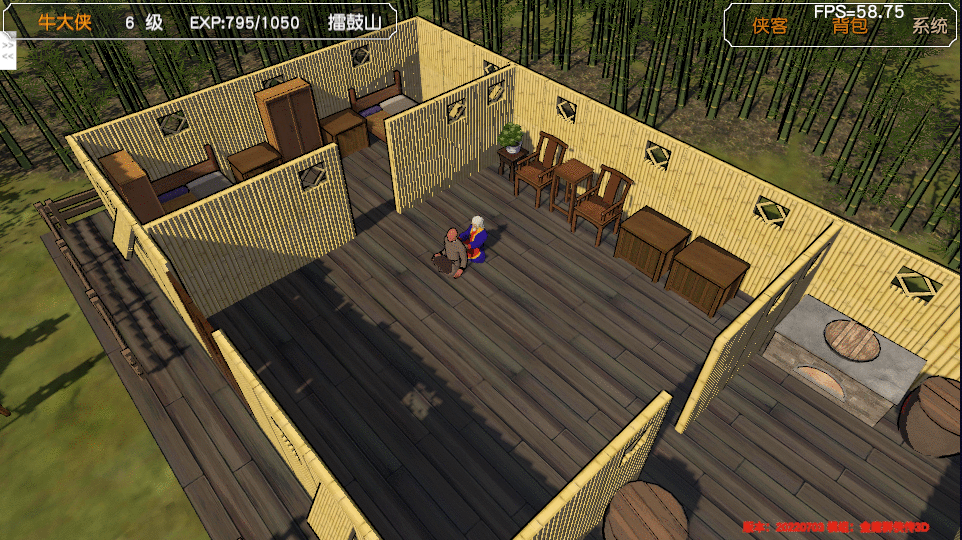Image resolution: width=962 pixels, height=540 pixels.
Task: Toggle the small arrow panel expander
Action: 8,52
